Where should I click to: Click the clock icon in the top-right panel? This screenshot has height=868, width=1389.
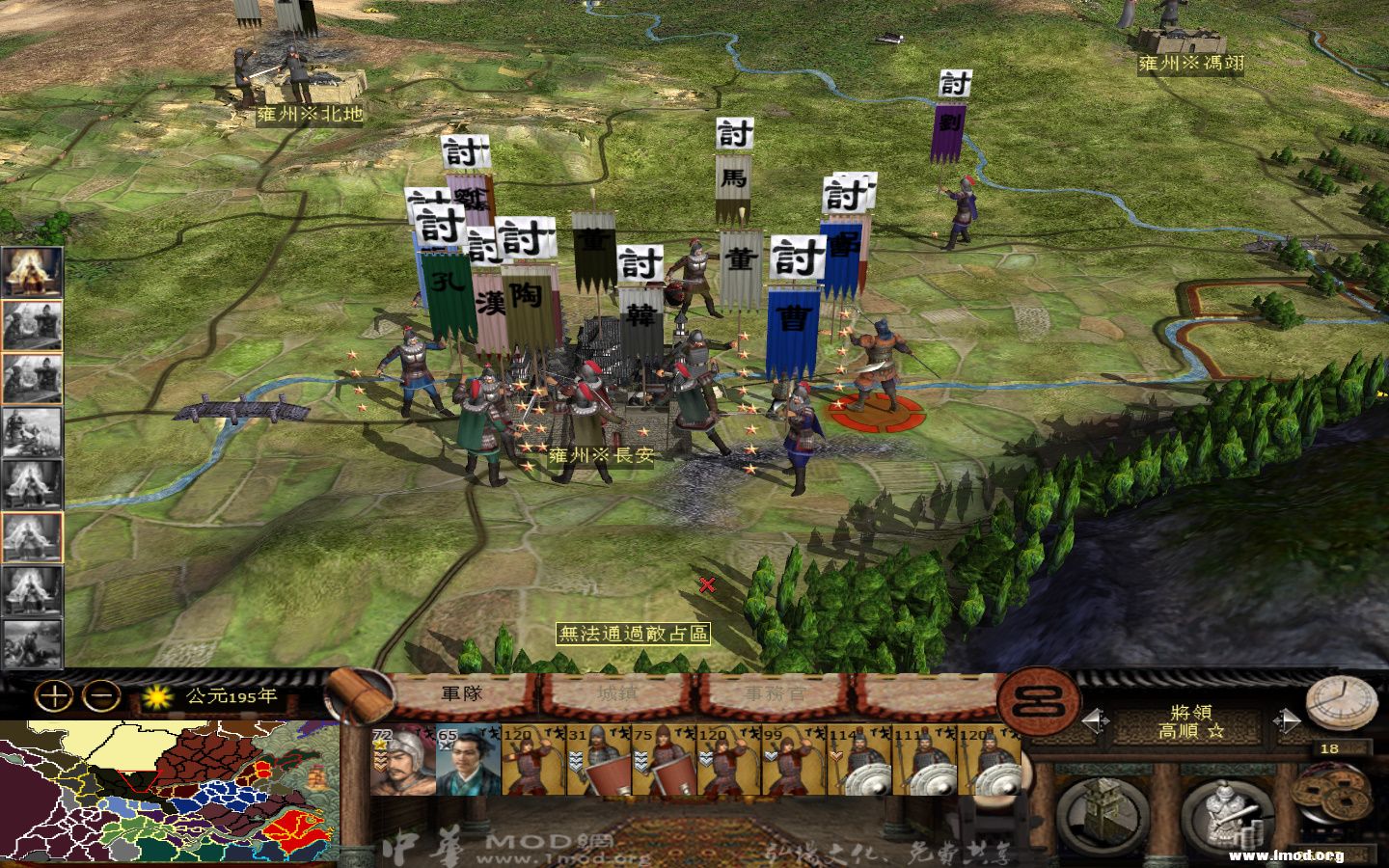pos(1338,705)
